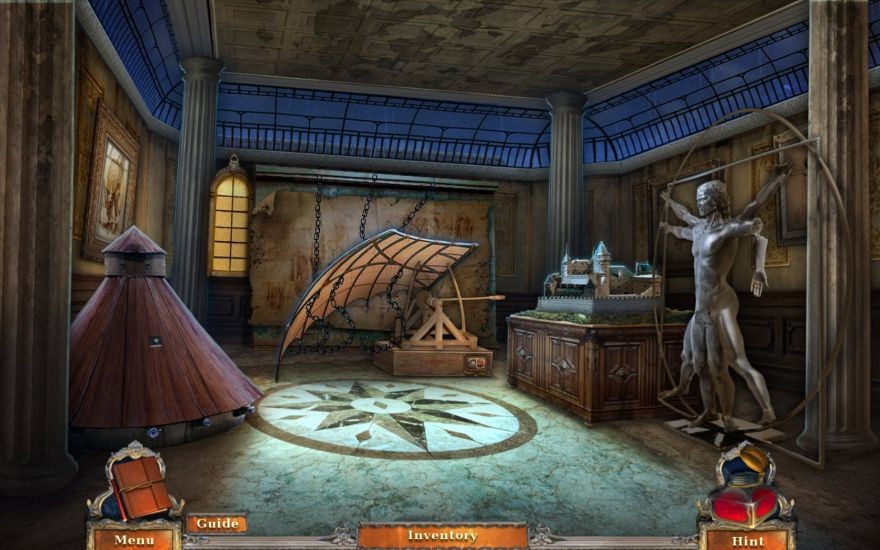Expand the Inventory bar
This screenshot has height=550, width=880.
(442, 536)
